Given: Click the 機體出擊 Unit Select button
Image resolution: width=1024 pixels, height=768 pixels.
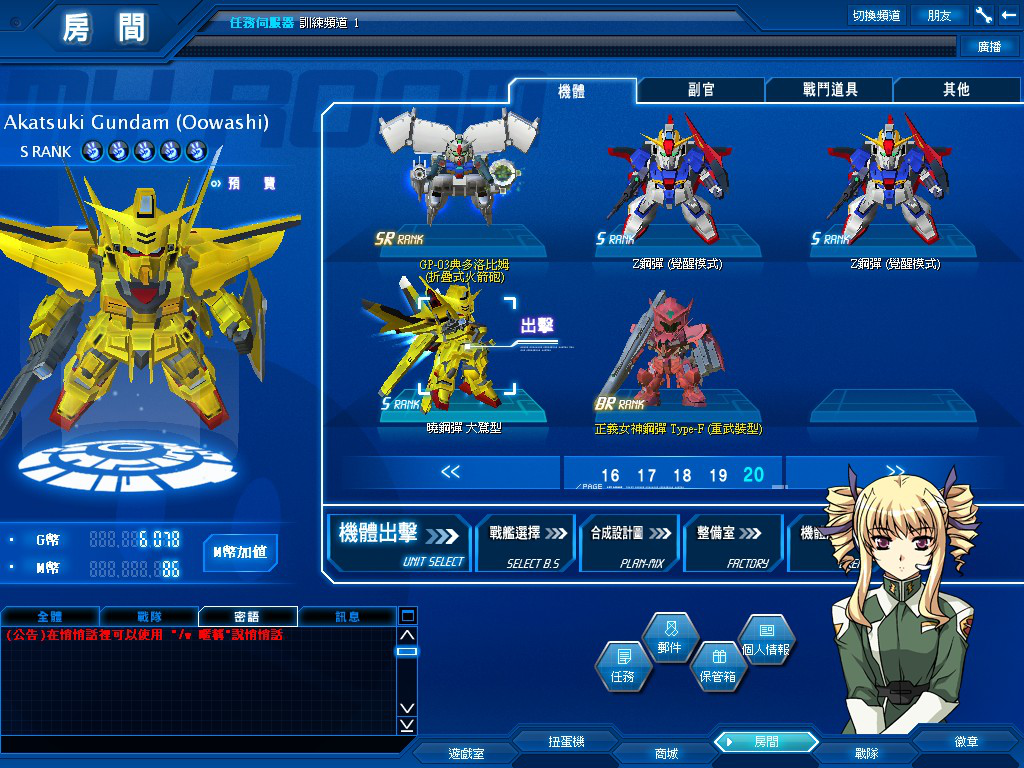Looking at the screenshot, I should [401, 543].
